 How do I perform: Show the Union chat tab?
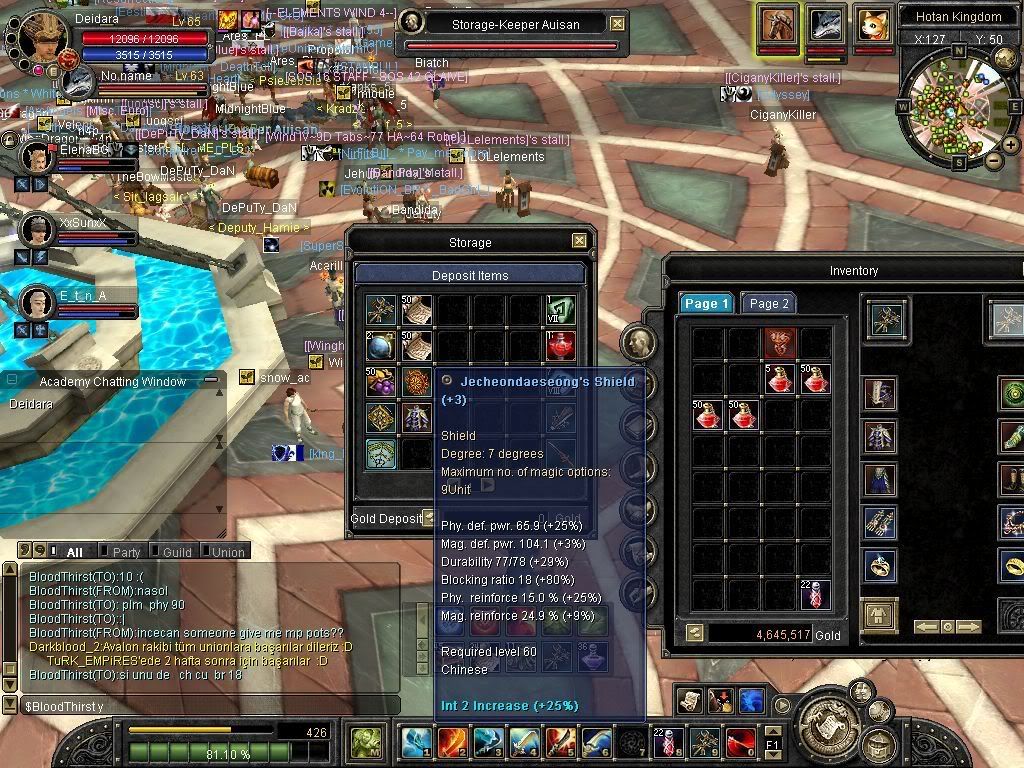(x=228, y=552)
